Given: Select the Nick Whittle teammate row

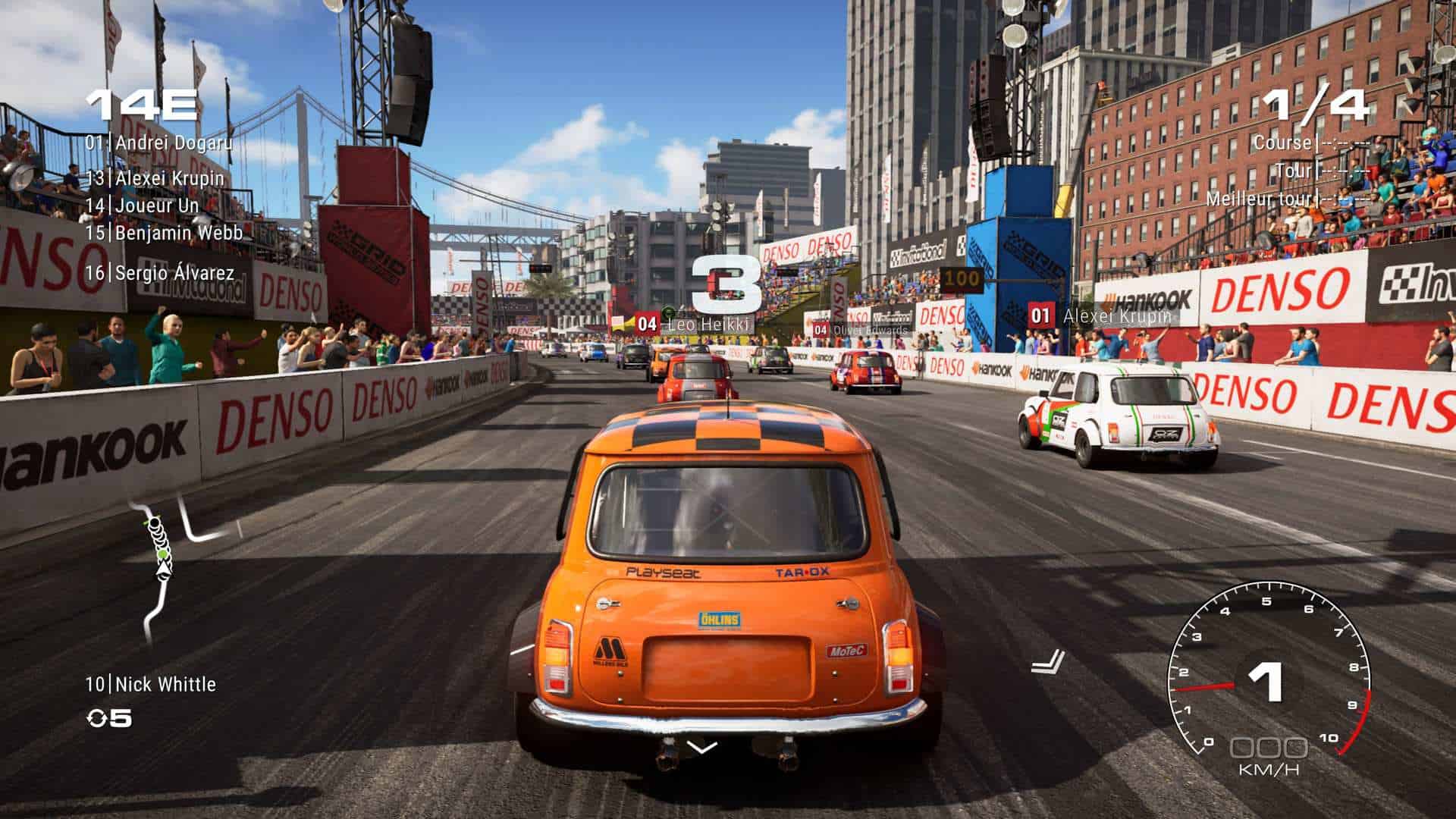Looking at the screenshot, I should [151, 685].
